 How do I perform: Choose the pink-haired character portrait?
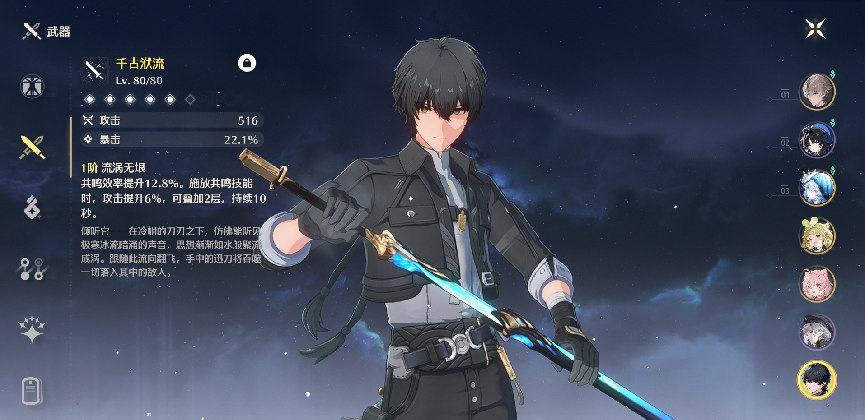[816, 284]
